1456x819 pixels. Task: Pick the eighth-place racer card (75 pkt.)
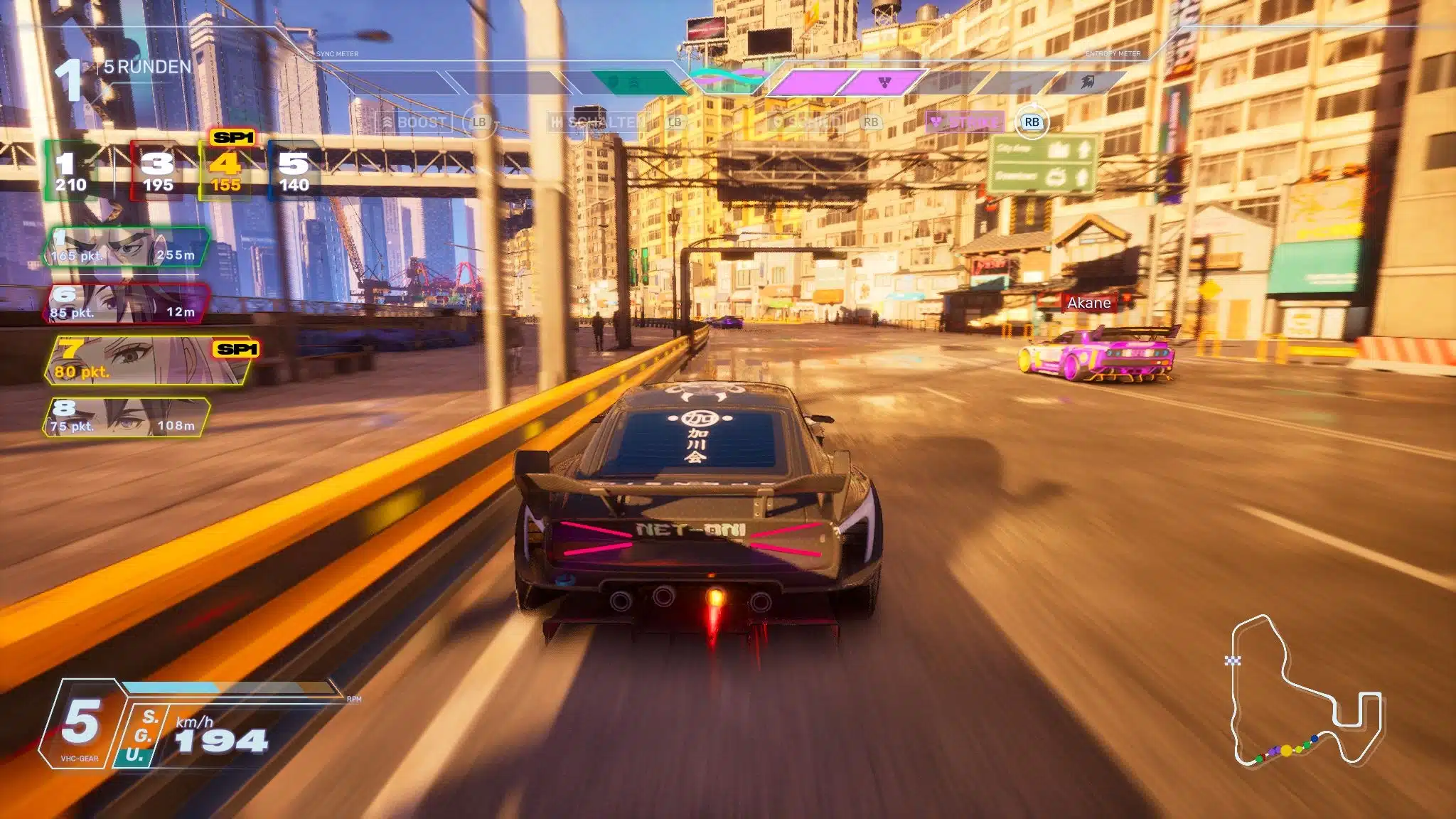coord(127,417)
